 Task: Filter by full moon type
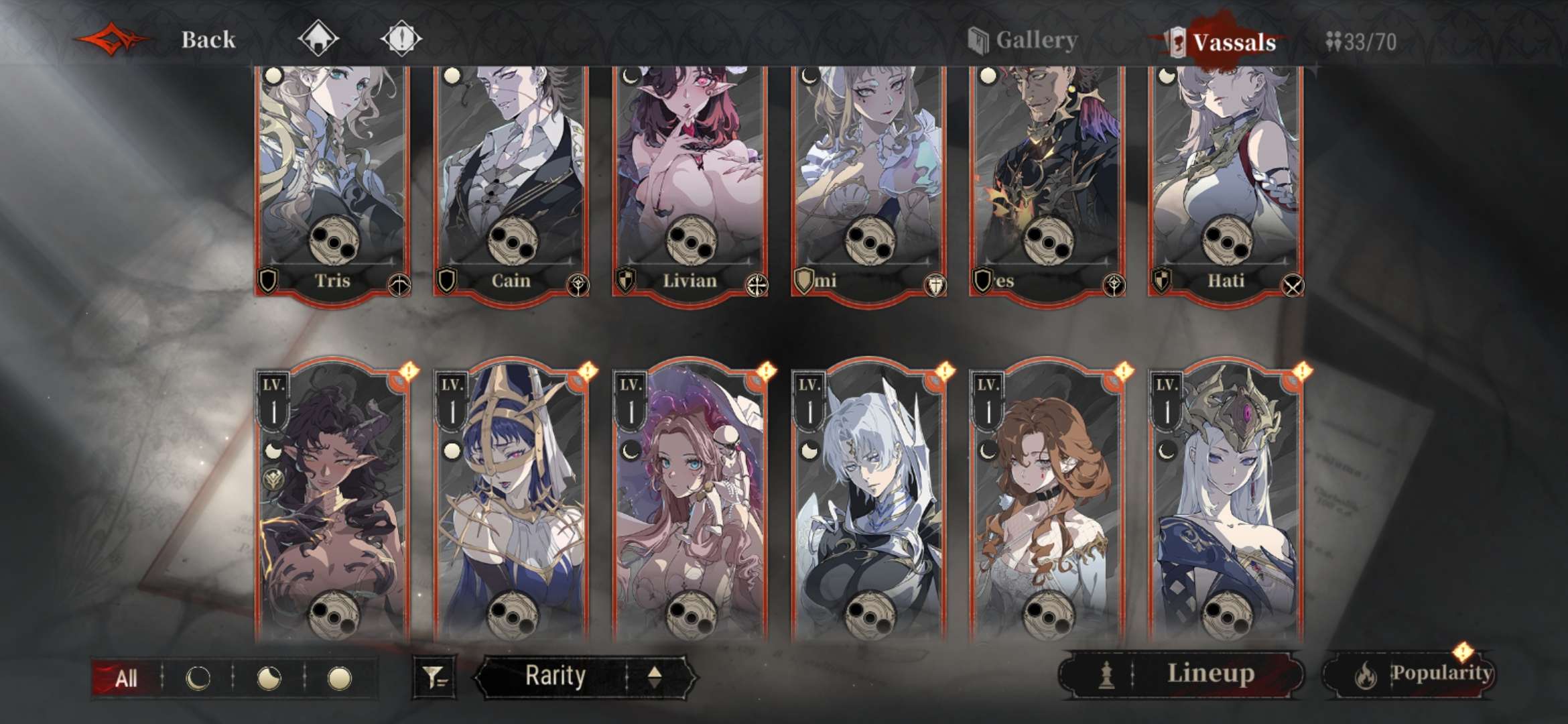pos(339,678)
